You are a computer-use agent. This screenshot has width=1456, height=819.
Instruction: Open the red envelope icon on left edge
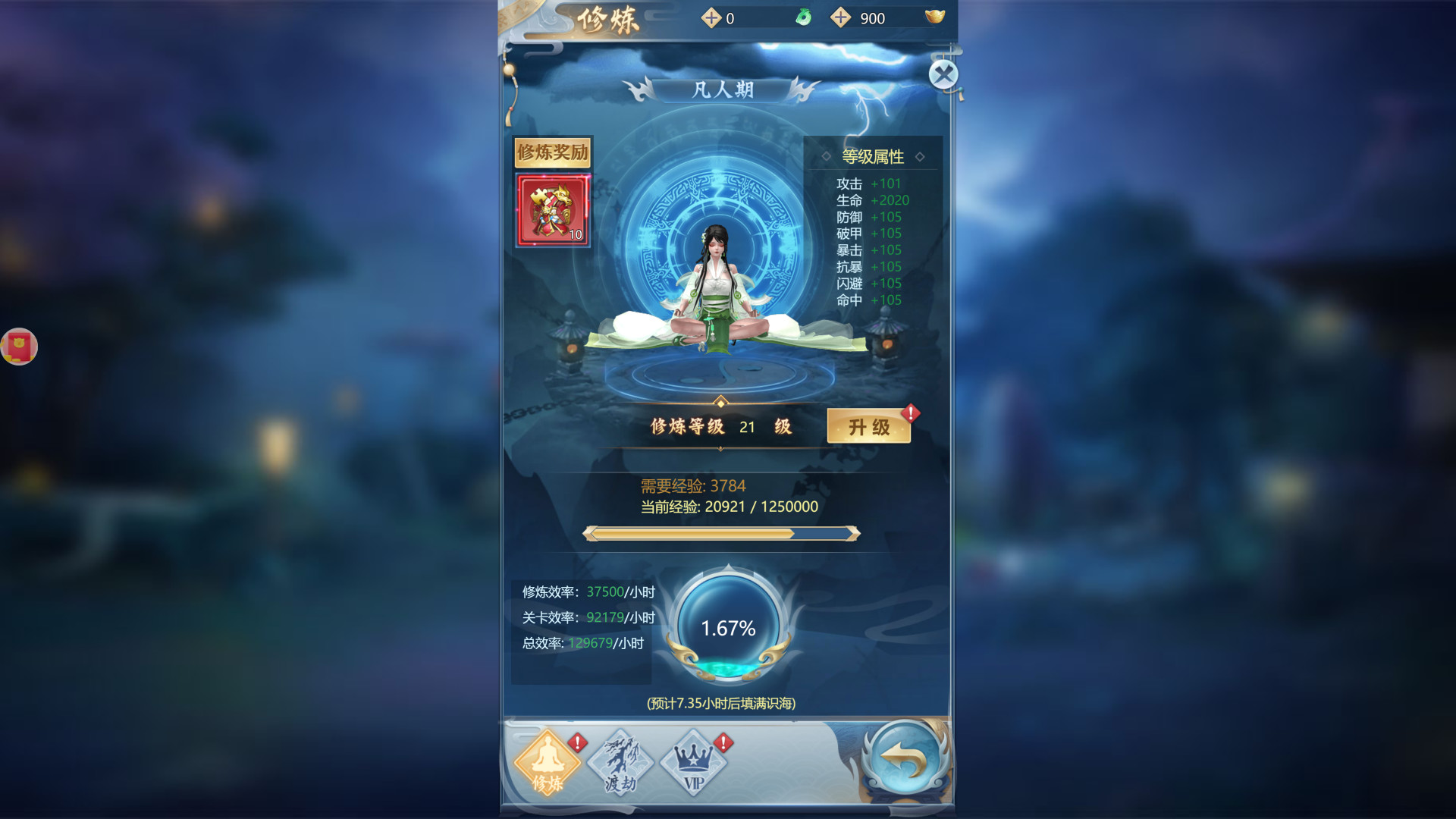click(x=19, y=347)
